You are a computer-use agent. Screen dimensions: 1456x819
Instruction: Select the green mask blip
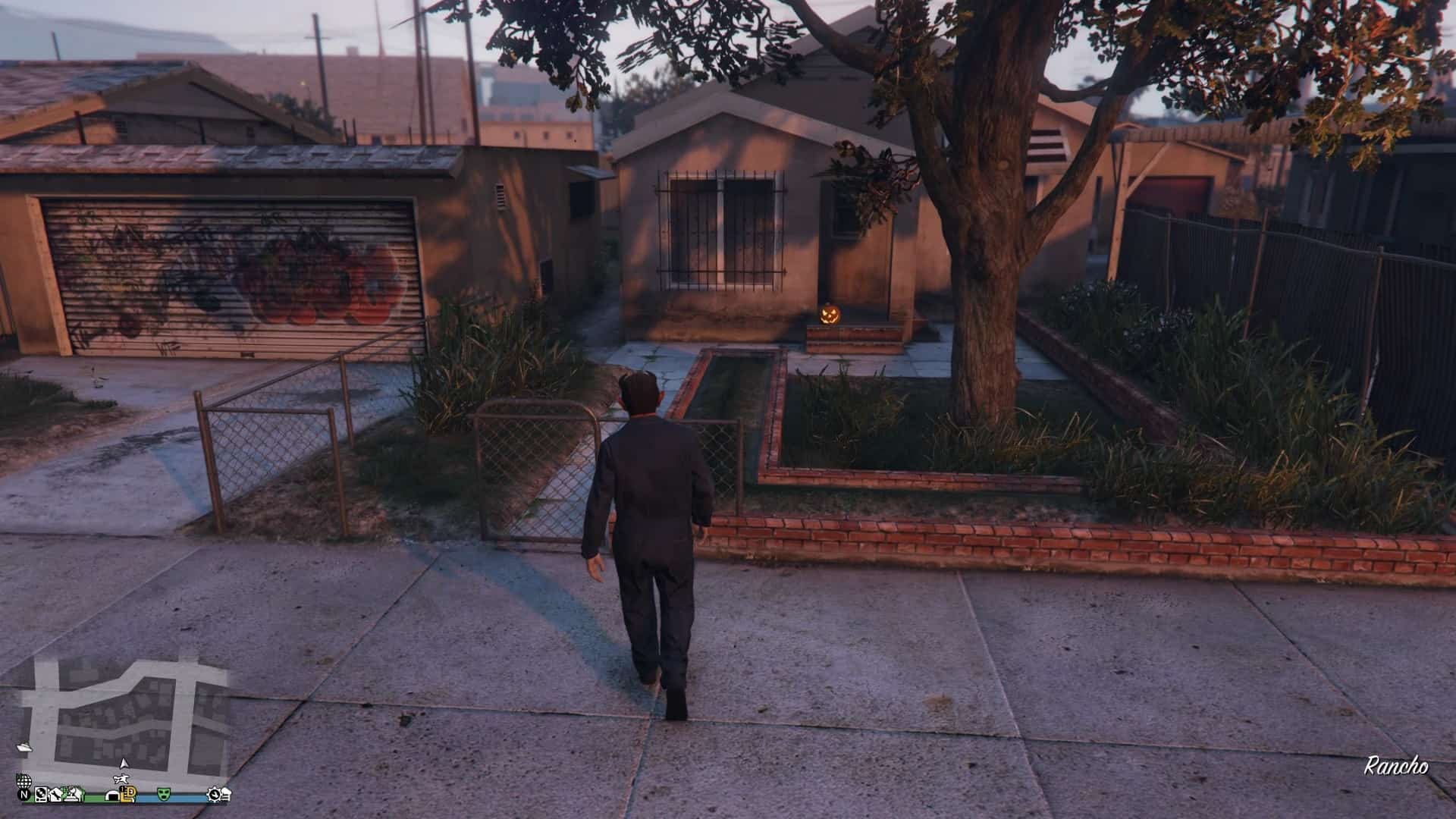[x=164, y=793]
